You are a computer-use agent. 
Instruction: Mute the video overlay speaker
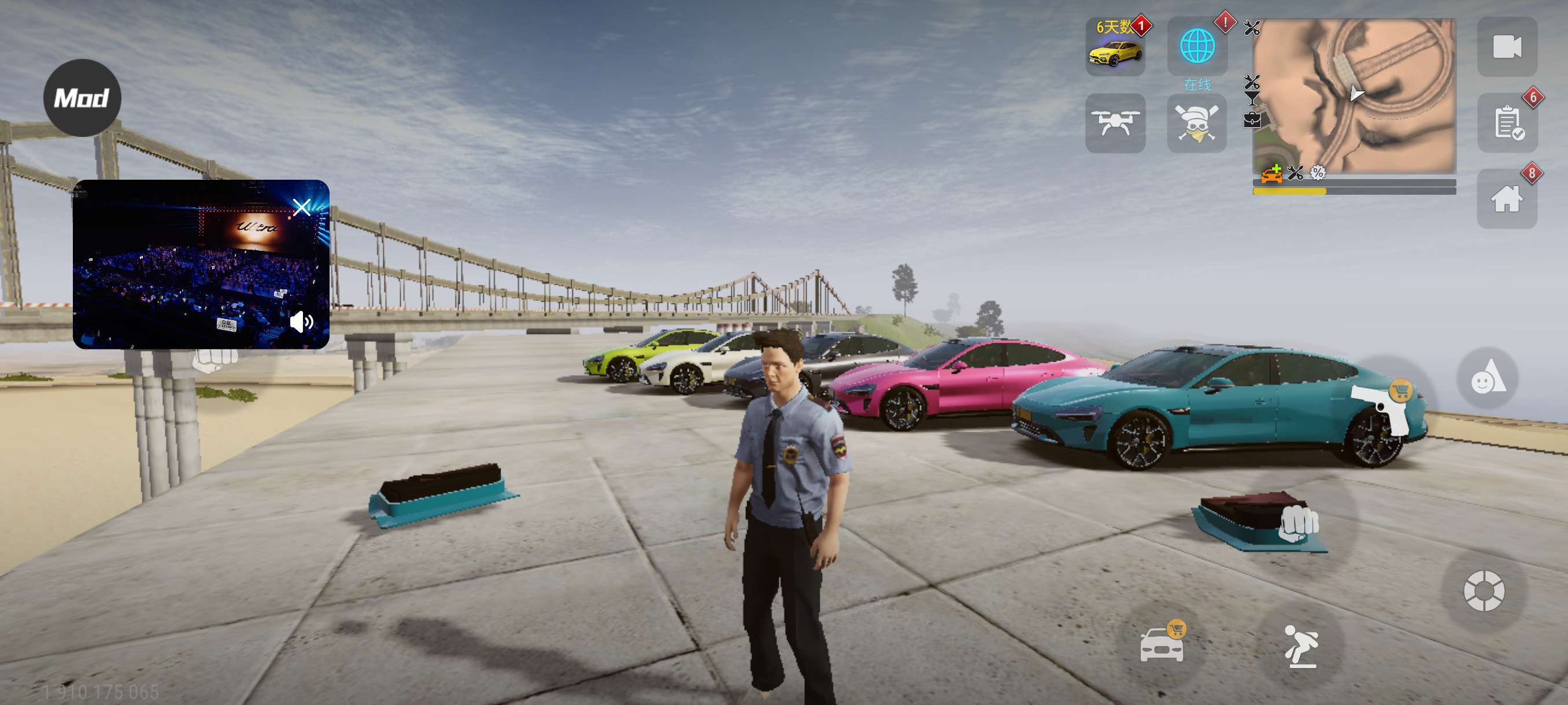pos(301,322)
